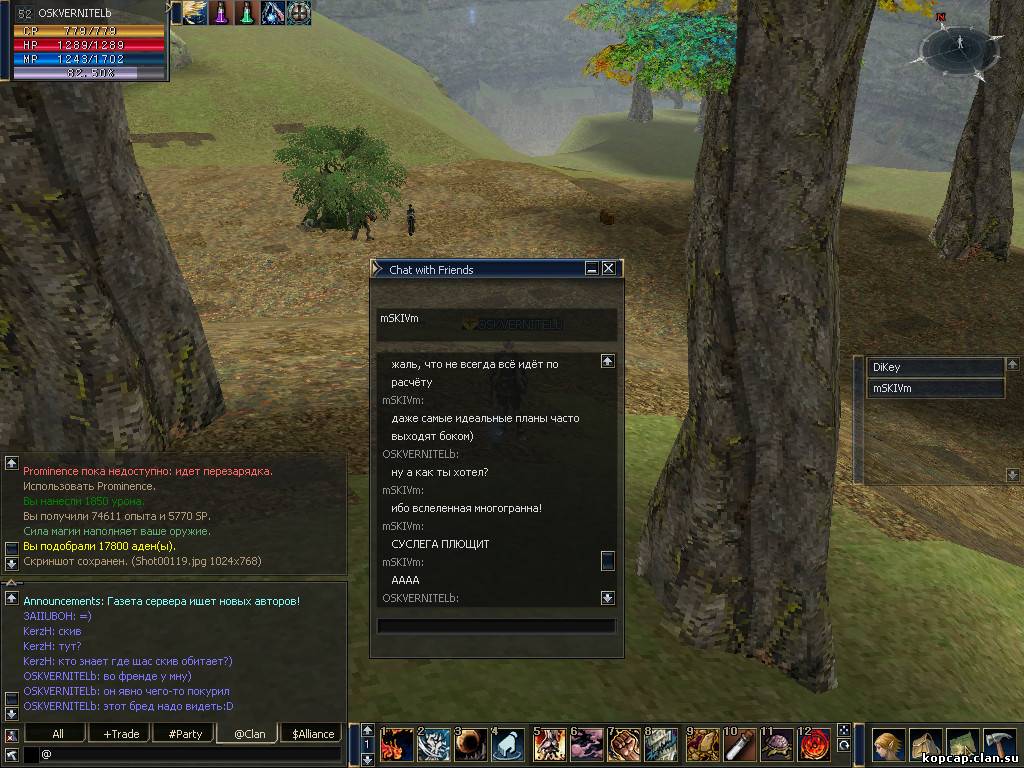Use the vial item in hotbar slot 10
This screenshot has width=1024, height=768.
(x=738, y=745)
